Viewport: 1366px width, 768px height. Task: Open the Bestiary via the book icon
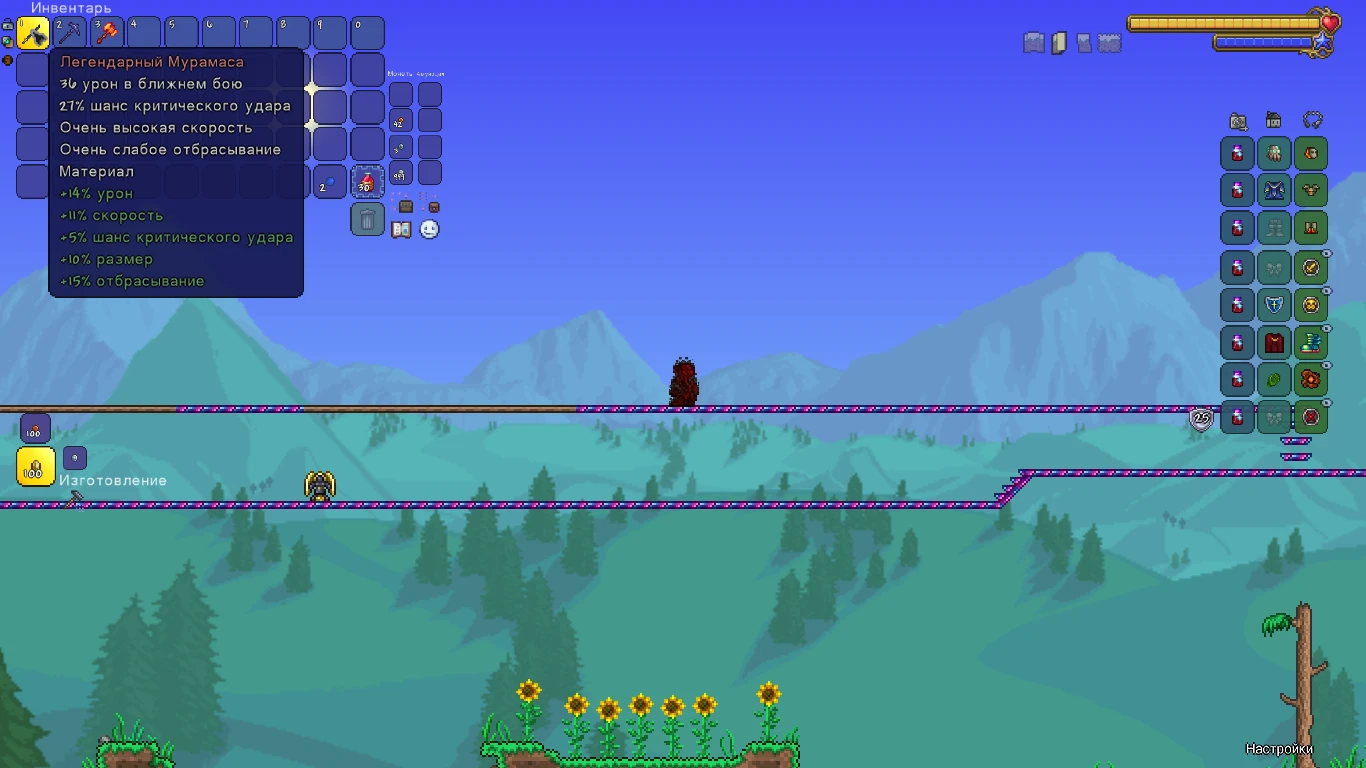click(400, 228)
